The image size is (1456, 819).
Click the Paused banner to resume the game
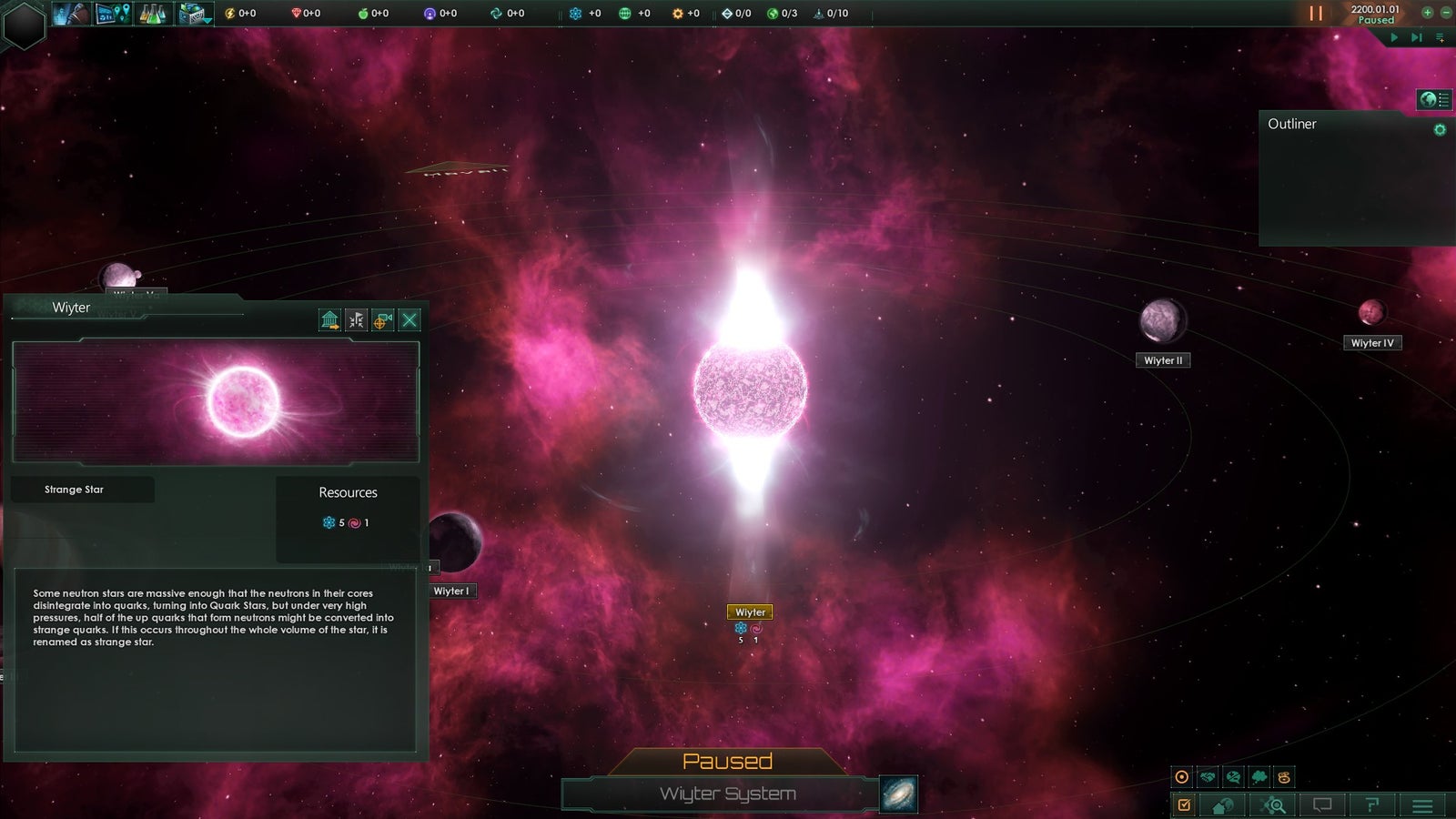[727, 761]
